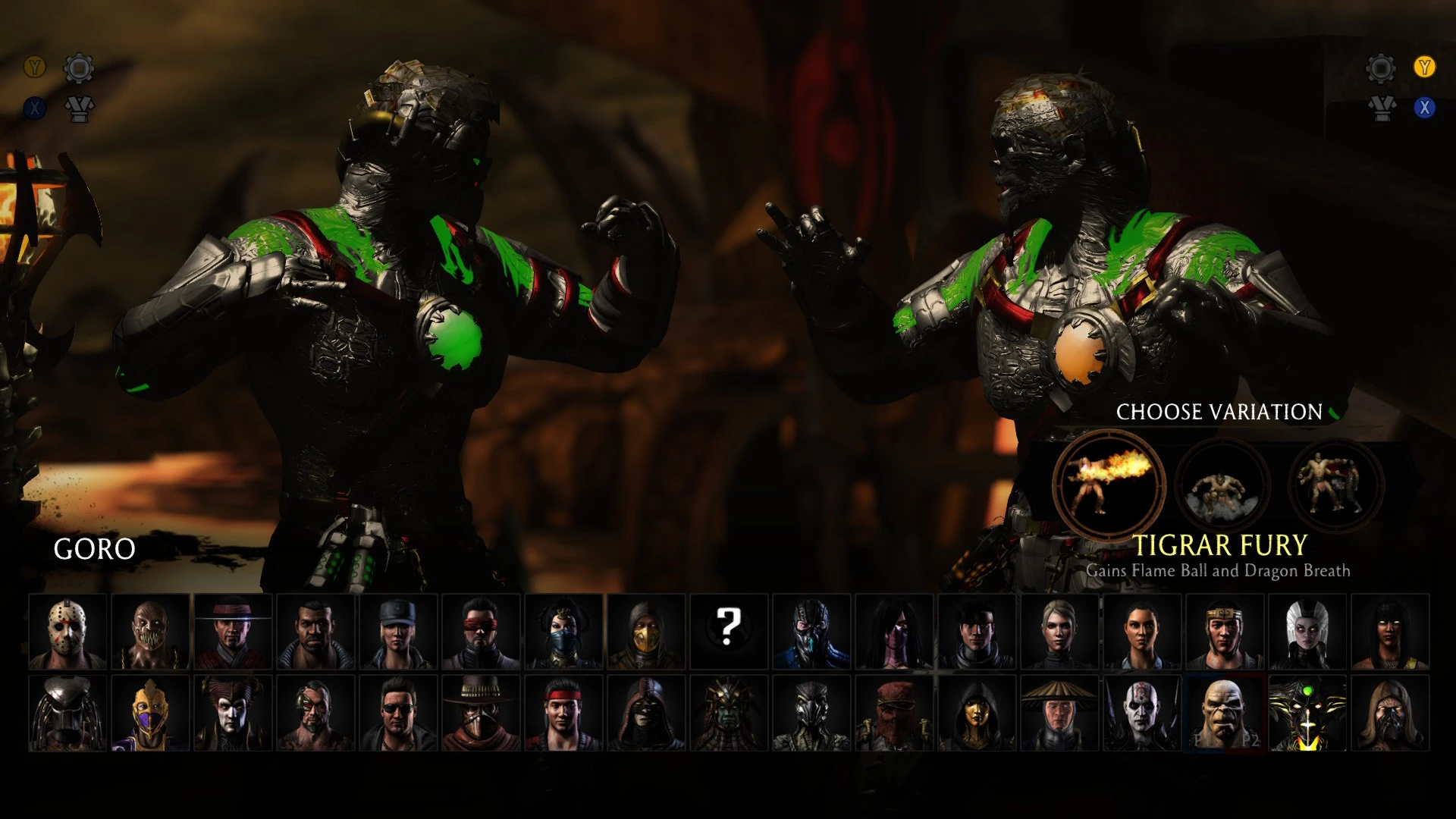
Task: Select Jason Voorhees in the top-left roster slot
Action: 67,629
